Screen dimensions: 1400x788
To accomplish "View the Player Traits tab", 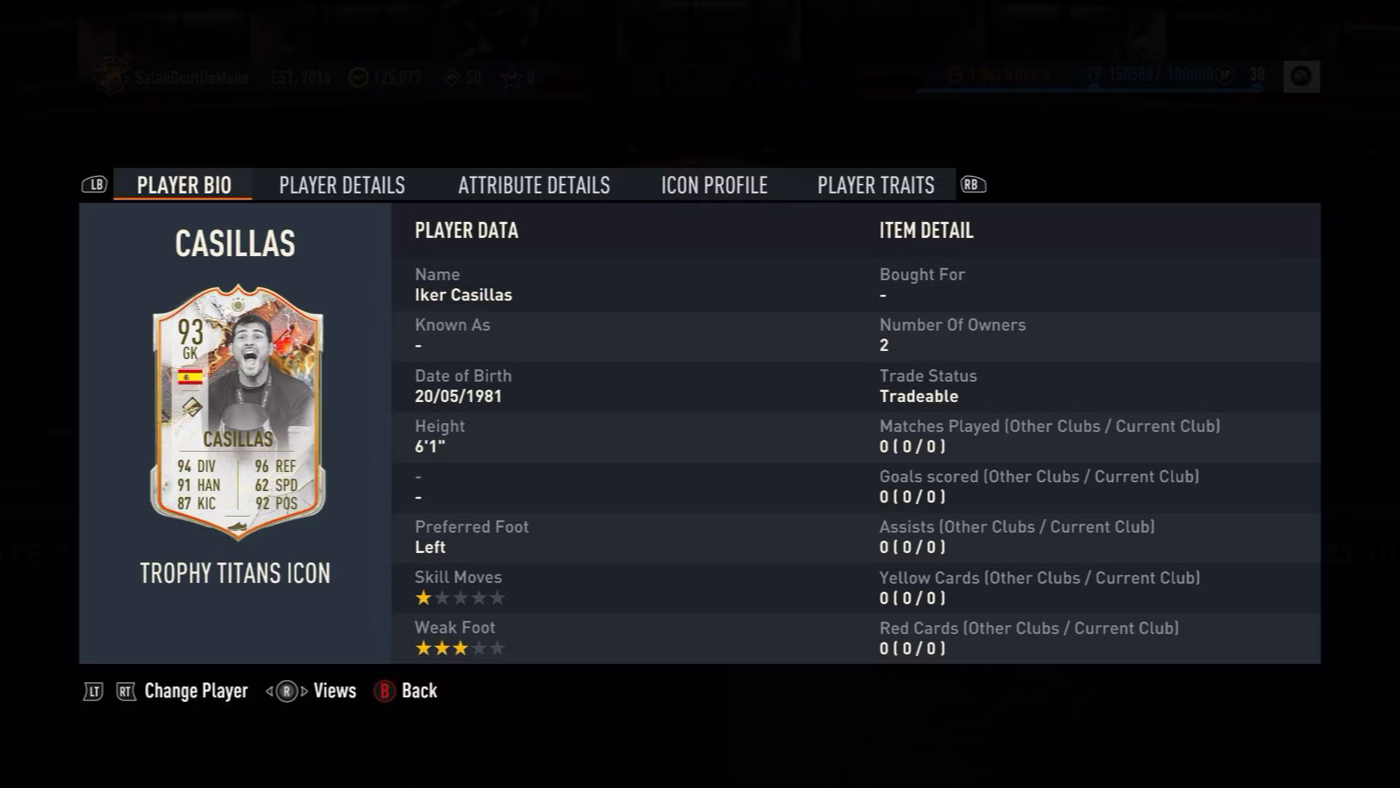I will tap(876, 185).
